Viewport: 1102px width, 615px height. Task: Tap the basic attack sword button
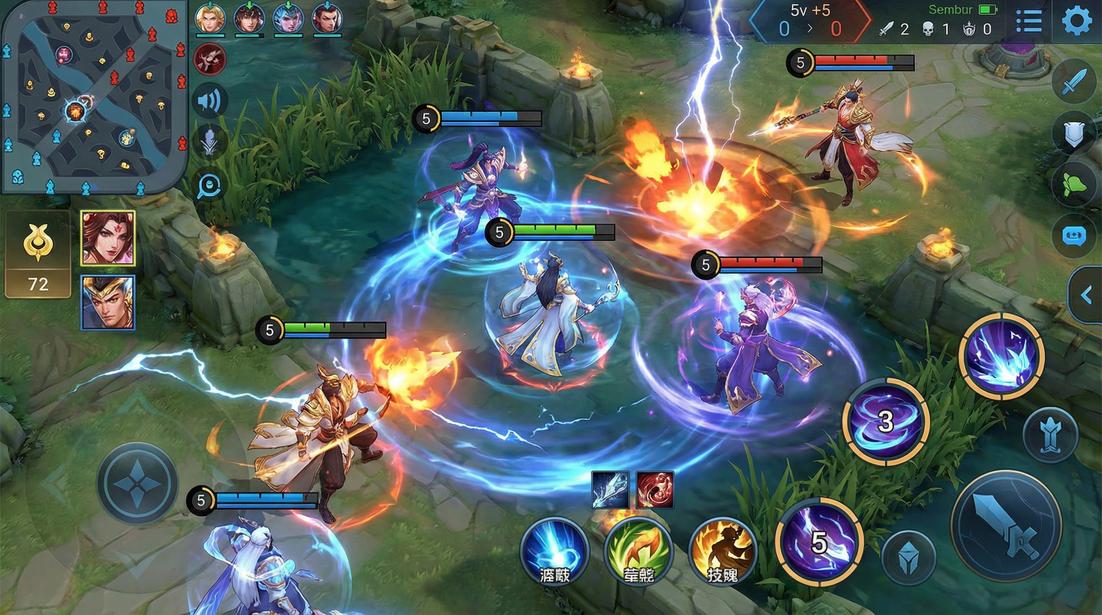1005,524
